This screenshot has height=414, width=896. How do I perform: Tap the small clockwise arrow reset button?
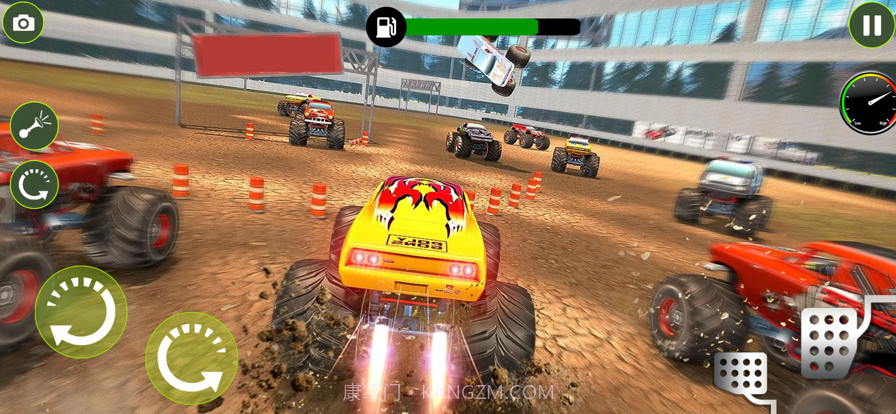(34, 185)
